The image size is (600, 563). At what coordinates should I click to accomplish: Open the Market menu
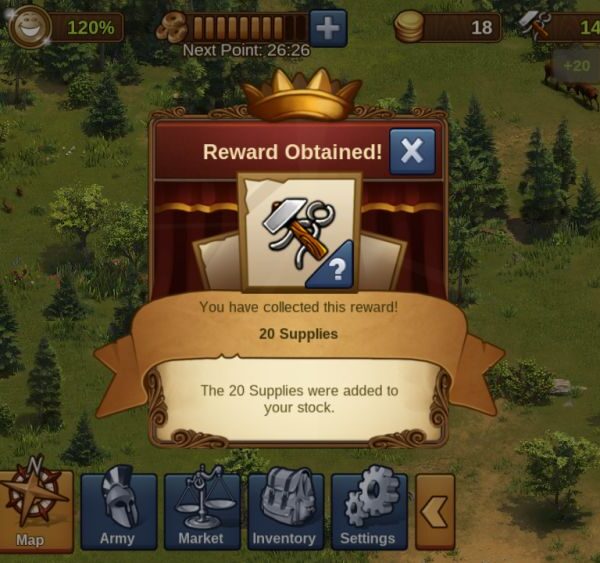(201, 510)
